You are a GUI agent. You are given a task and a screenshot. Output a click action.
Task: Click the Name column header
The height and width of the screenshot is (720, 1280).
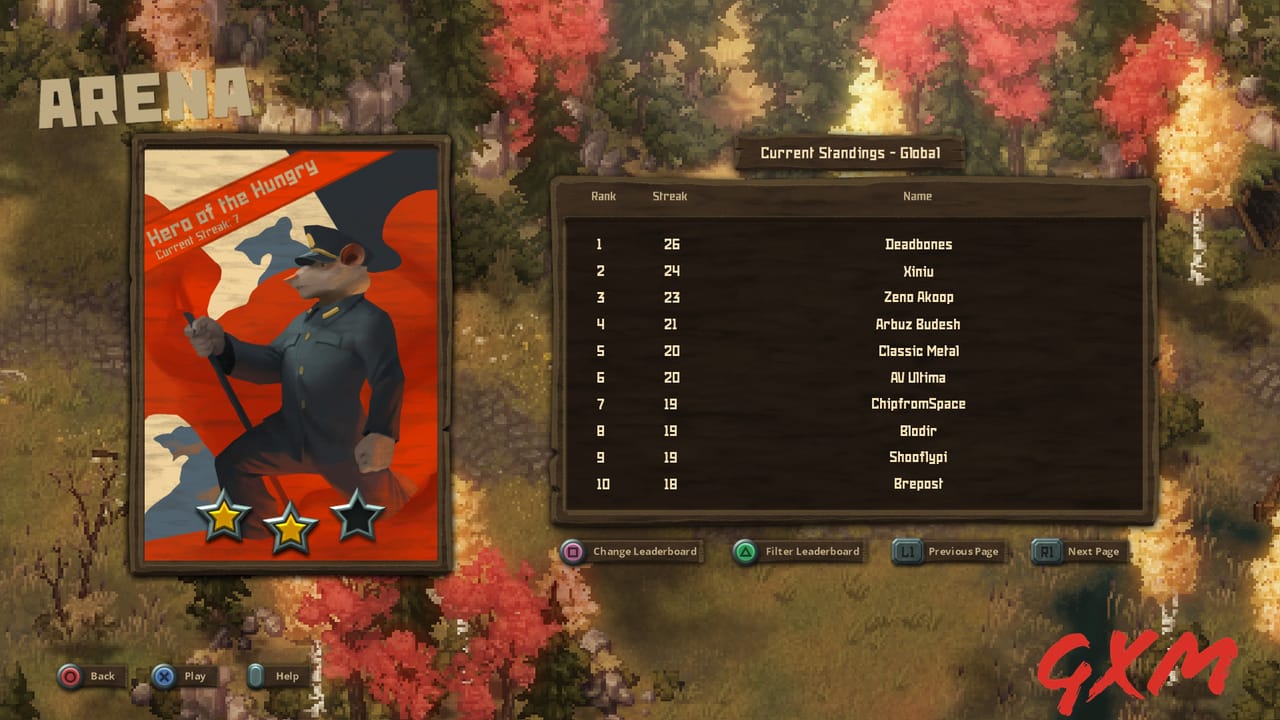click(x=917, y=196)
